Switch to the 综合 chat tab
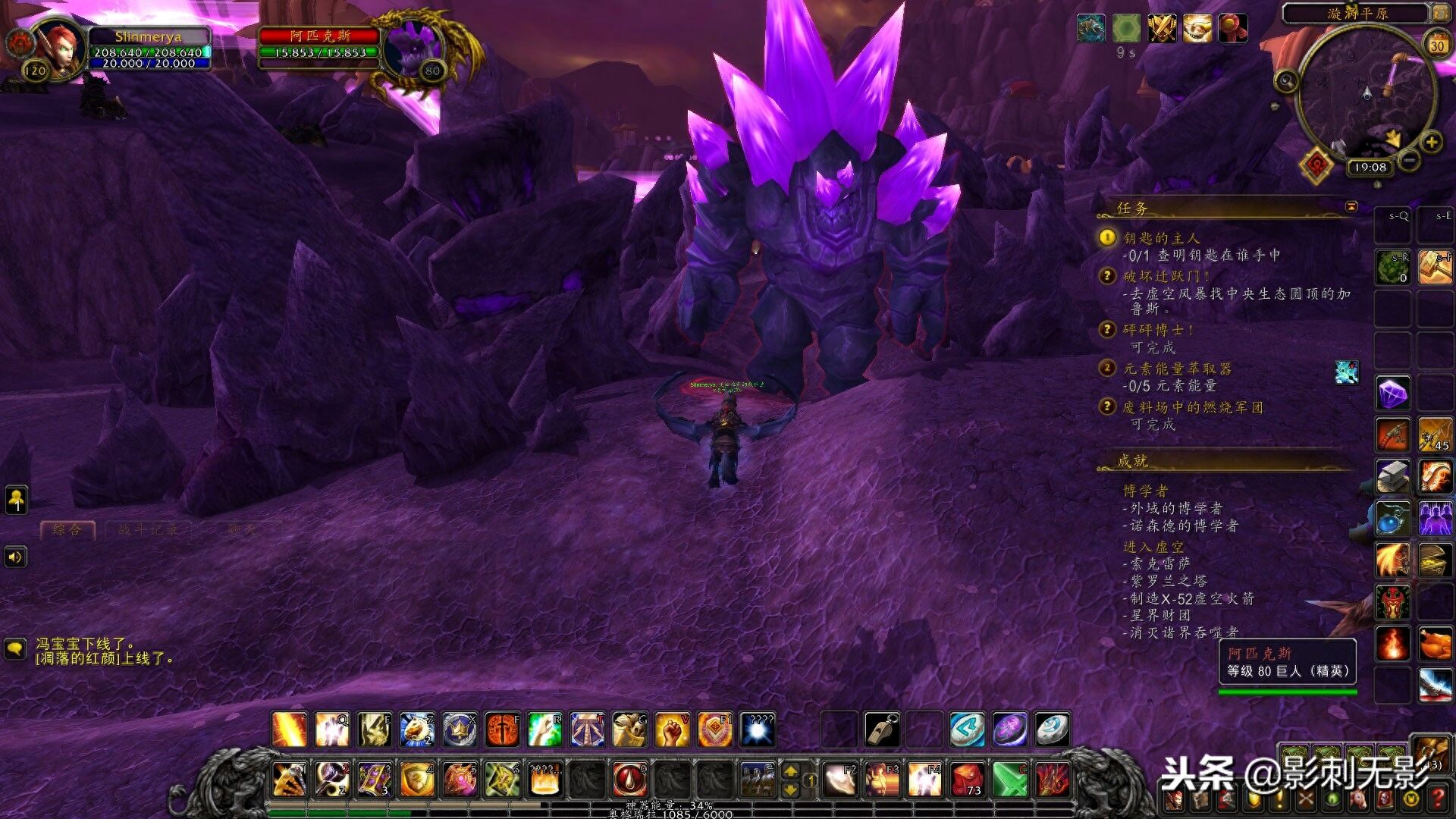This screenshot has width=1456, height=819. click(67, 529)
